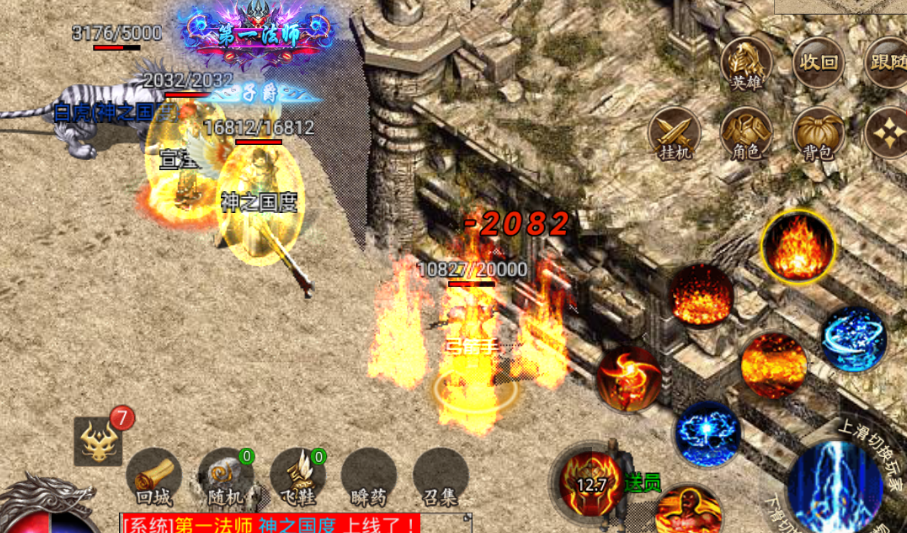Screen dimensions: 907x533
Task: Cast the gold-ringed flame skill
Action: 798,246
